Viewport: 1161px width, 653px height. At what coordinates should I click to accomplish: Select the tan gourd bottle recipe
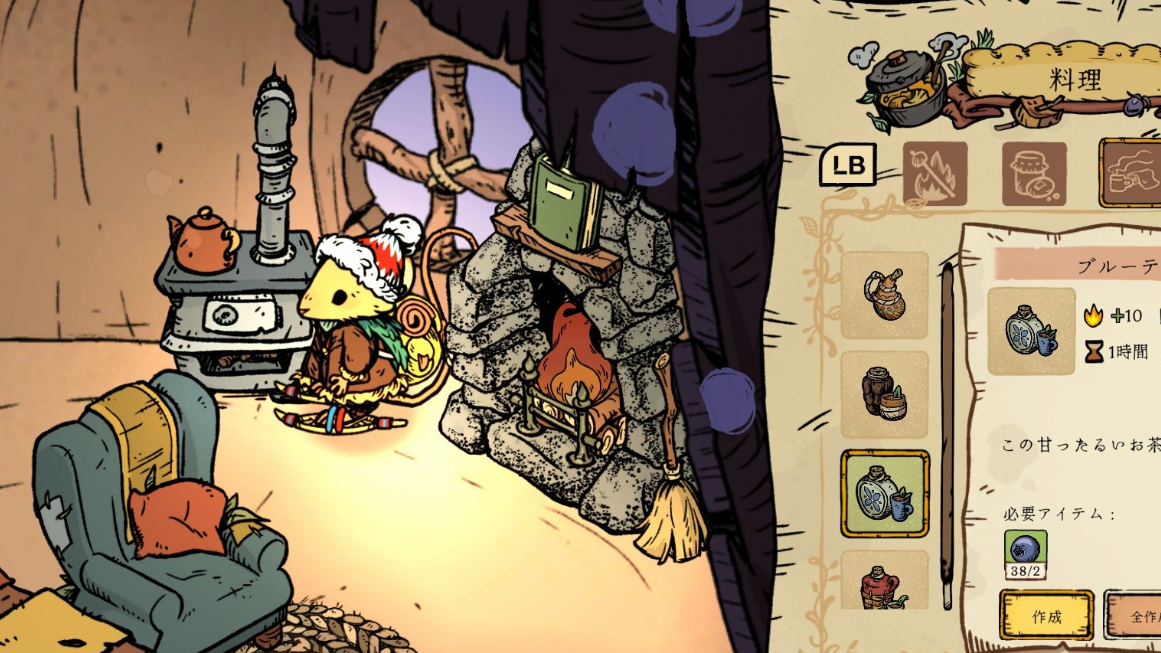tap(885, 295)
